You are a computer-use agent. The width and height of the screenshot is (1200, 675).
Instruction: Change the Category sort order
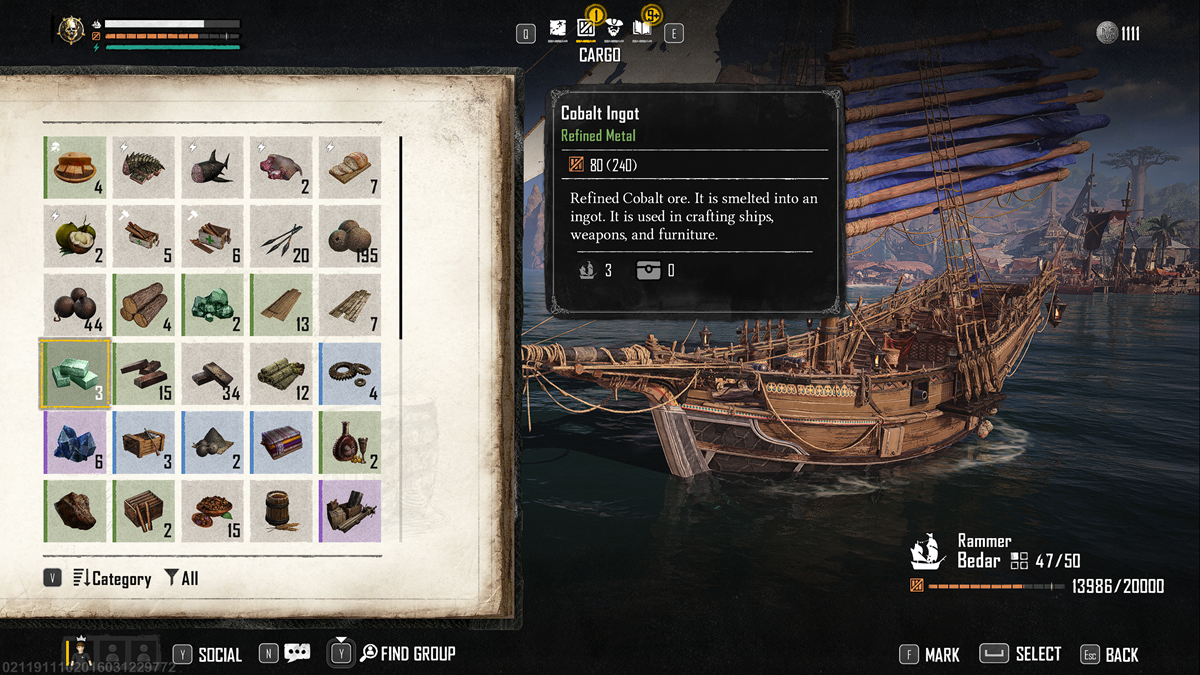point(111,578)
